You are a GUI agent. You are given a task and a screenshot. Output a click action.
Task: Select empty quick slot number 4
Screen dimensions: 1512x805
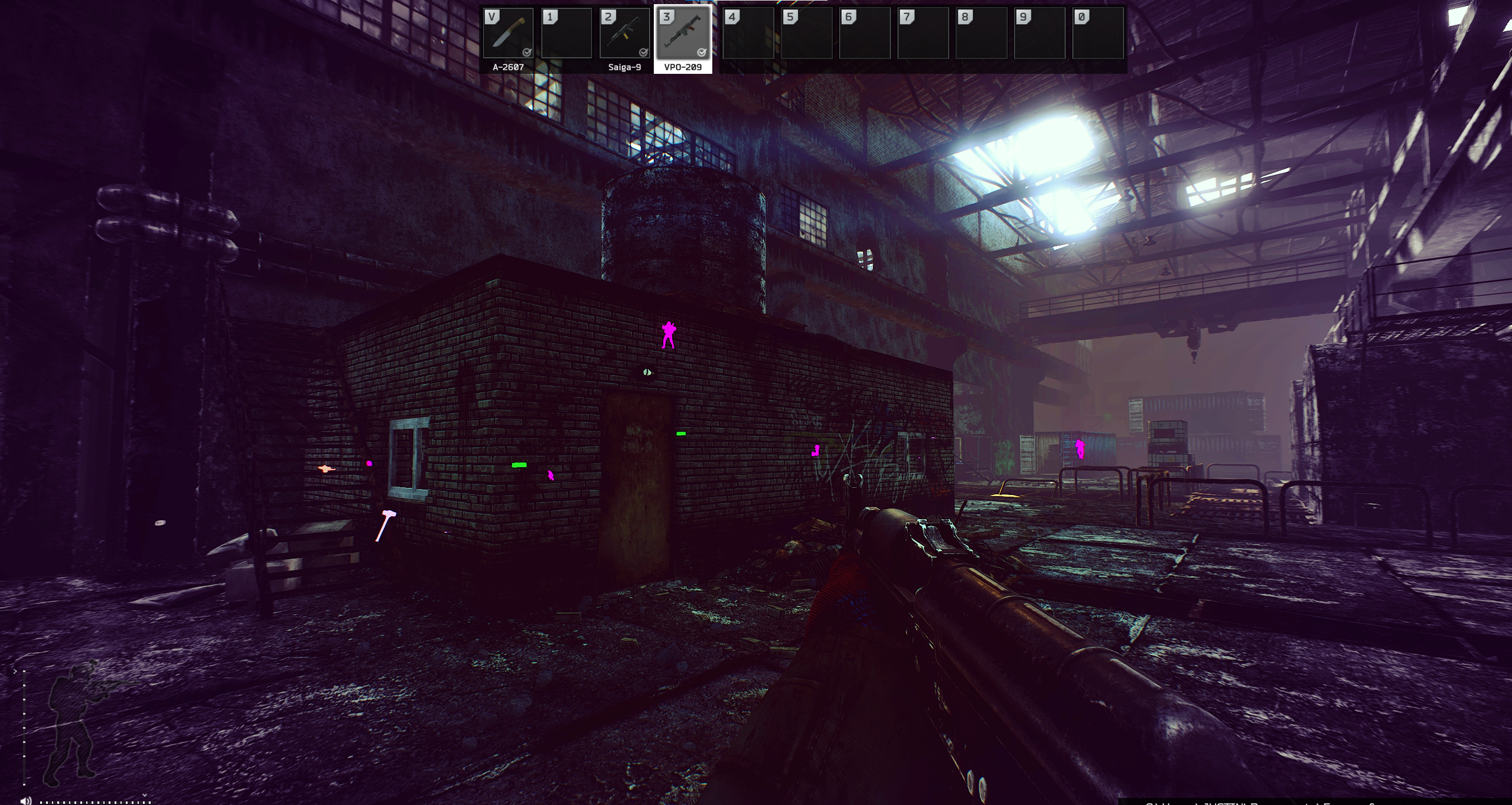click(748, 34)
